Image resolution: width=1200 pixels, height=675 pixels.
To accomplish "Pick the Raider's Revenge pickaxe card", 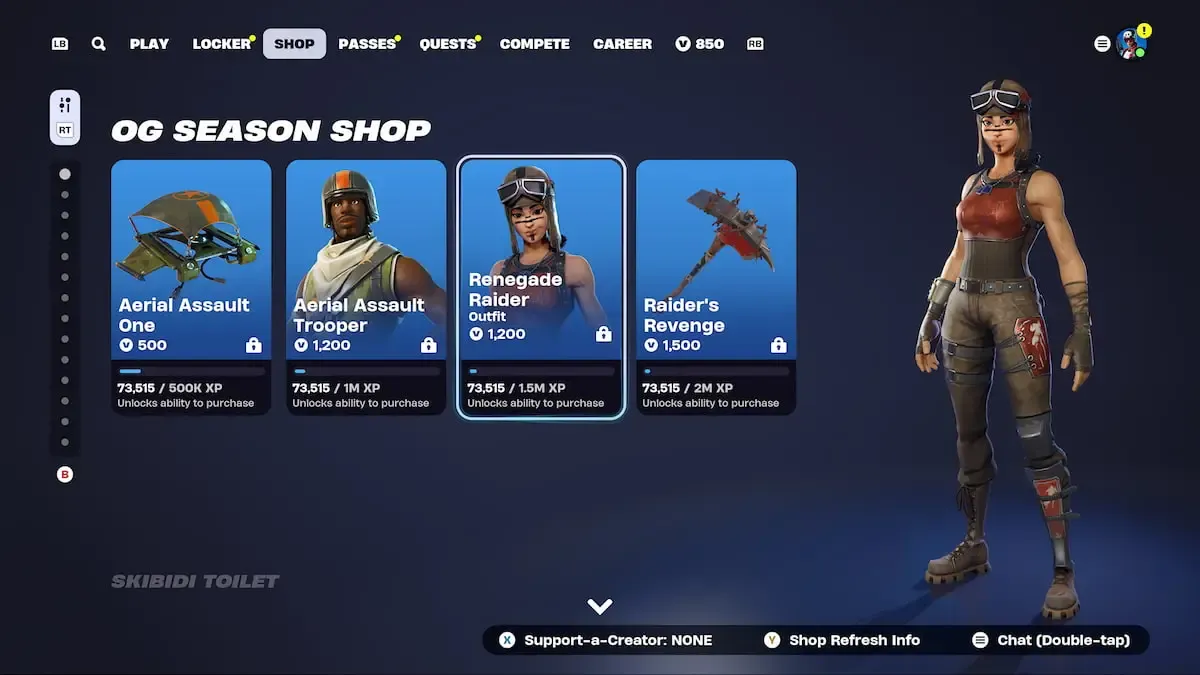I will point(716,286).
